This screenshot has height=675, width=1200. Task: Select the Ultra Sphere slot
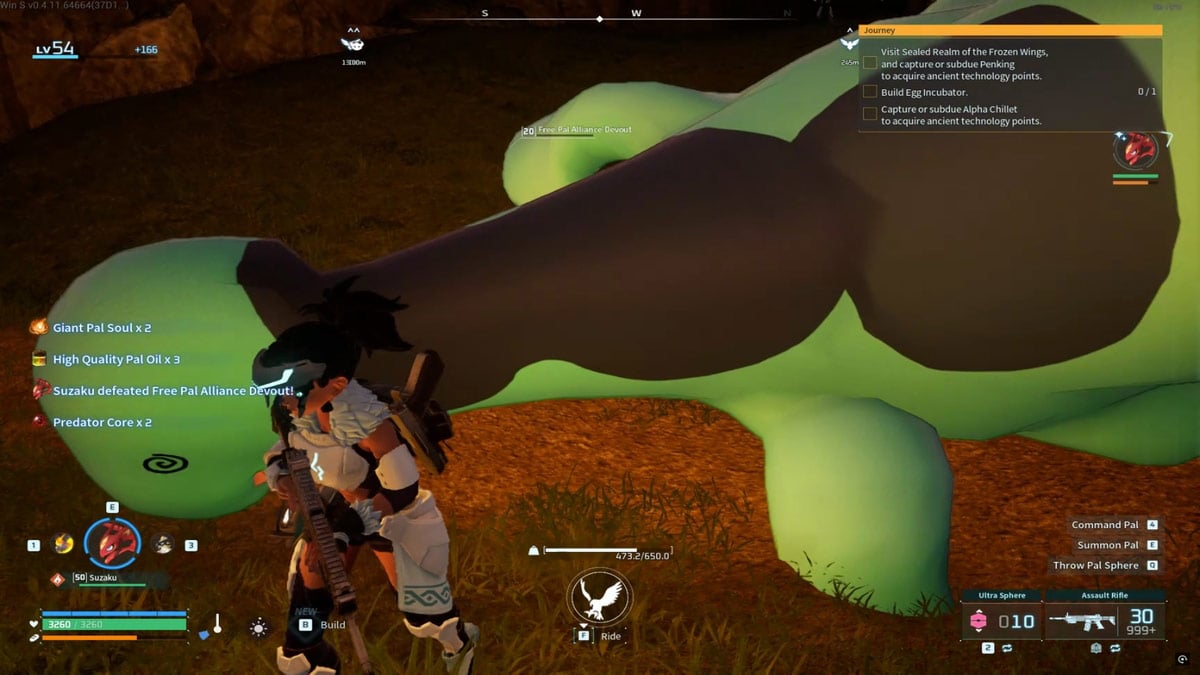(x=1000, y=621)
